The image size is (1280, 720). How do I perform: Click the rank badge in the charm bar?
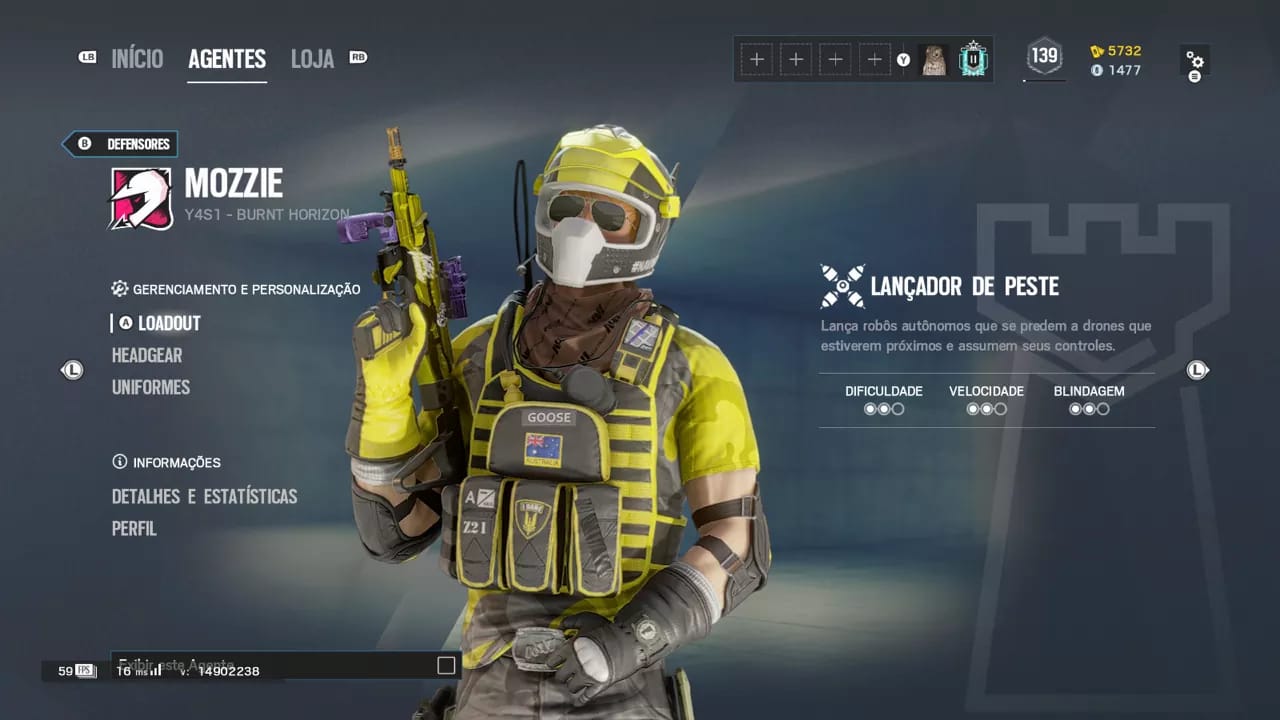coord(971,59)
